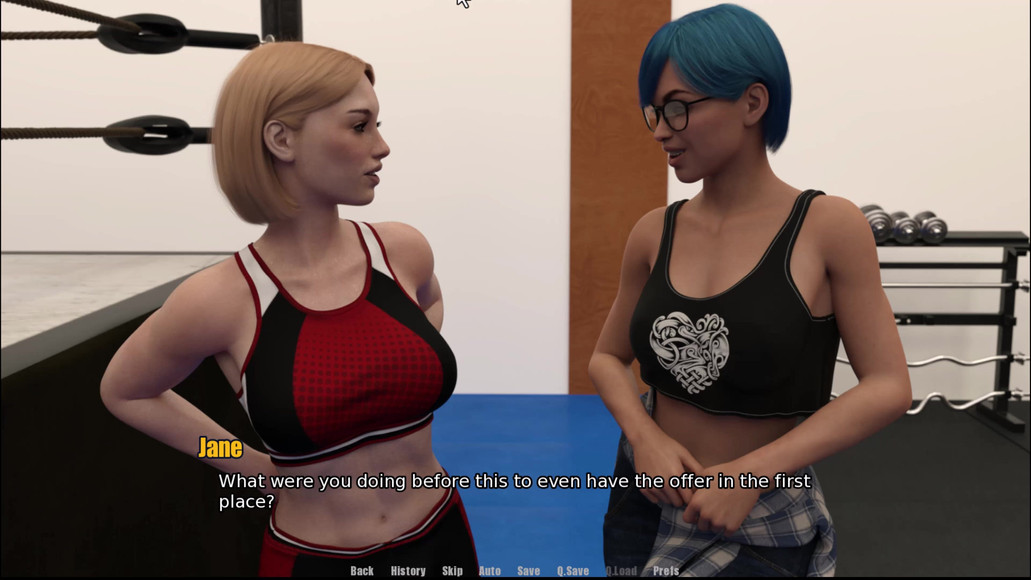Open the dialogue History log
1031x580 pixels.
[x=408, y=571]
